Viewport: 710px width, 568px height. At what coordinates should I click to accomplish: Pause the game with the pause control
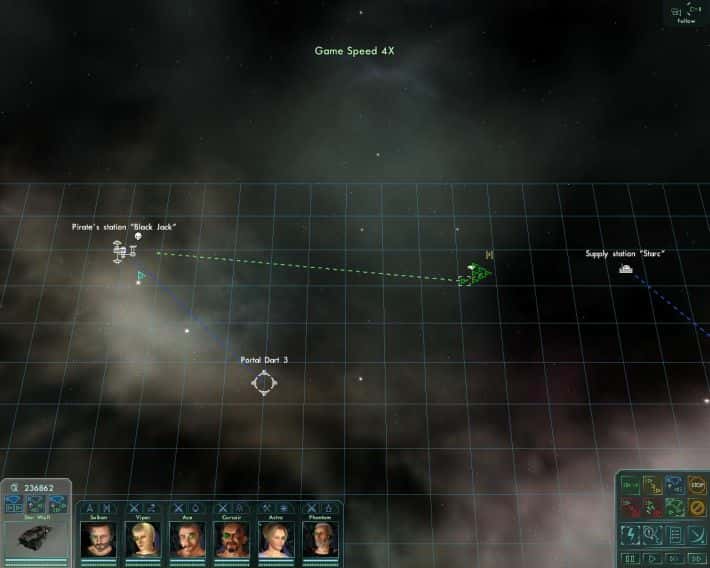pos(631,558)
